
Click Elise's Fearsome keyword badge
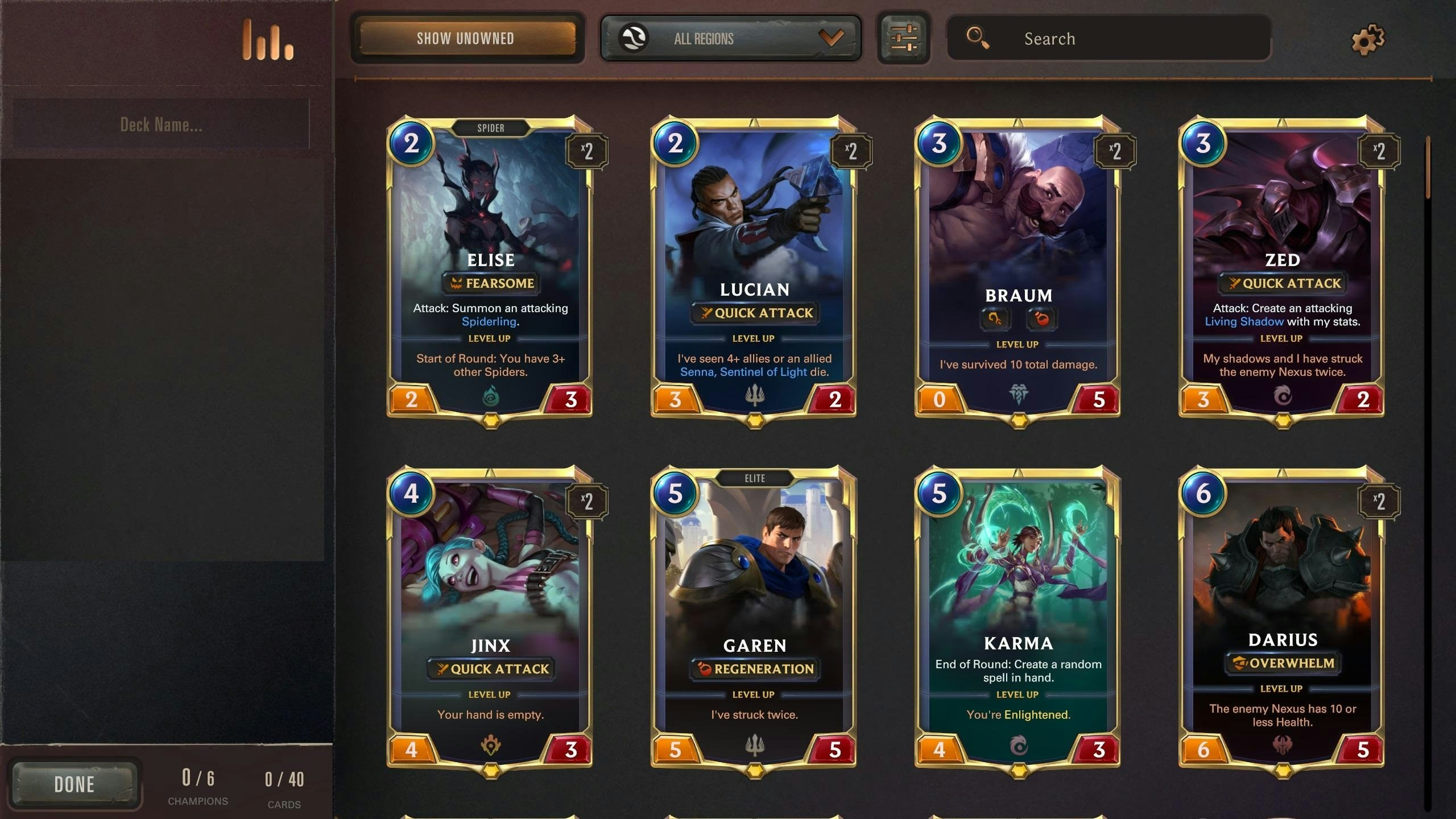pos(490,283)
